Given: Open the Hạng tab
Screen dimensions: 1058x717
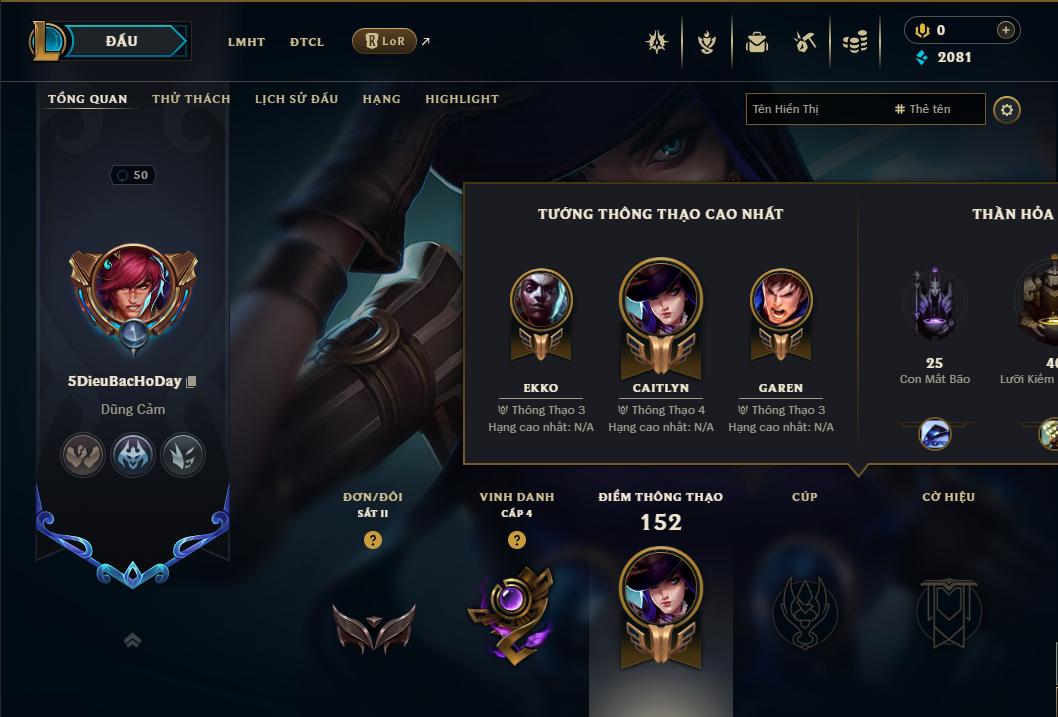Looking at the screenshot, I should coord(381,99).
